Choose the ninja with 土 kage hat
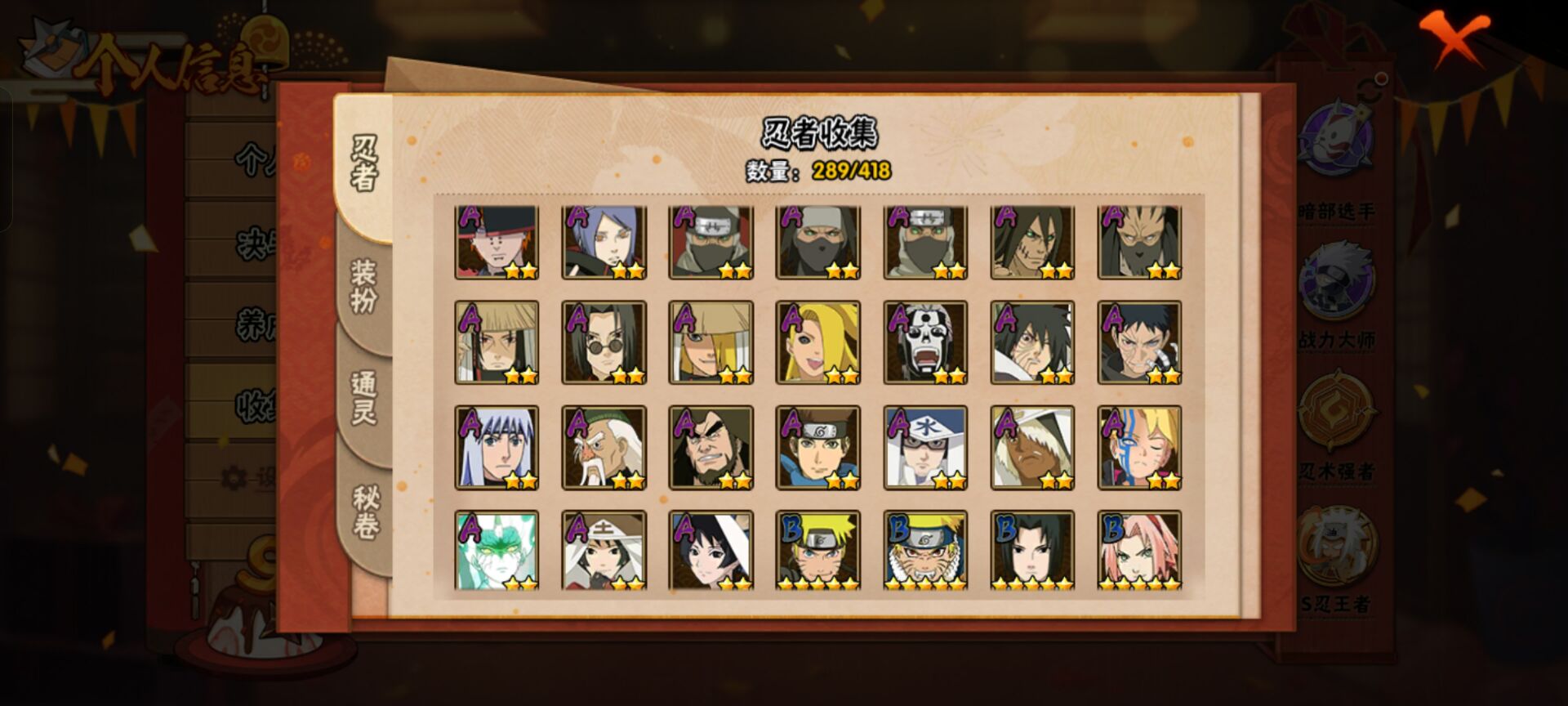Image resolution: width=1568 pixels, height=706 pixels. tap(604, 551)
